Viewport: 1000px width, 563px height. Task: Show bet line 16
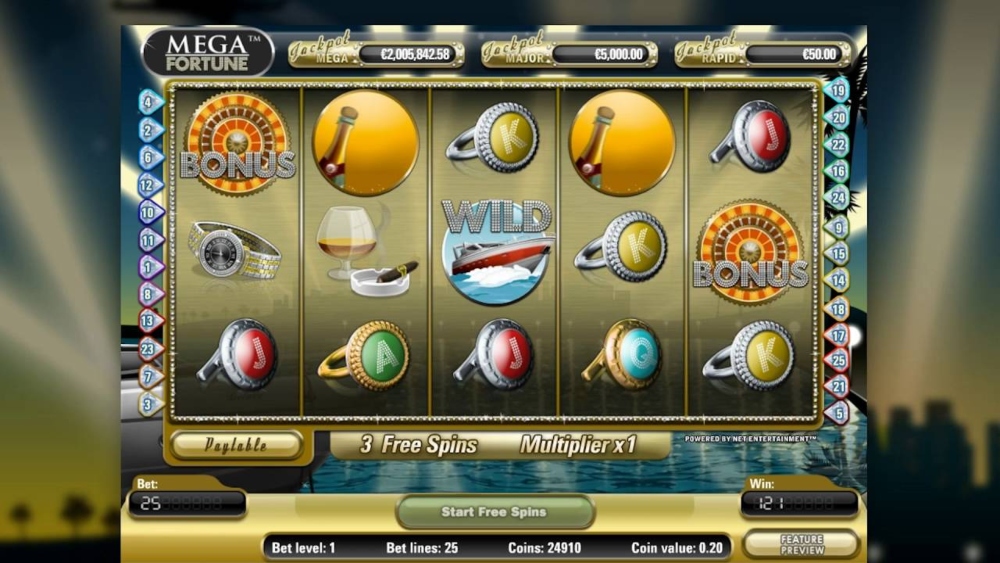click(x=838, y=172)
